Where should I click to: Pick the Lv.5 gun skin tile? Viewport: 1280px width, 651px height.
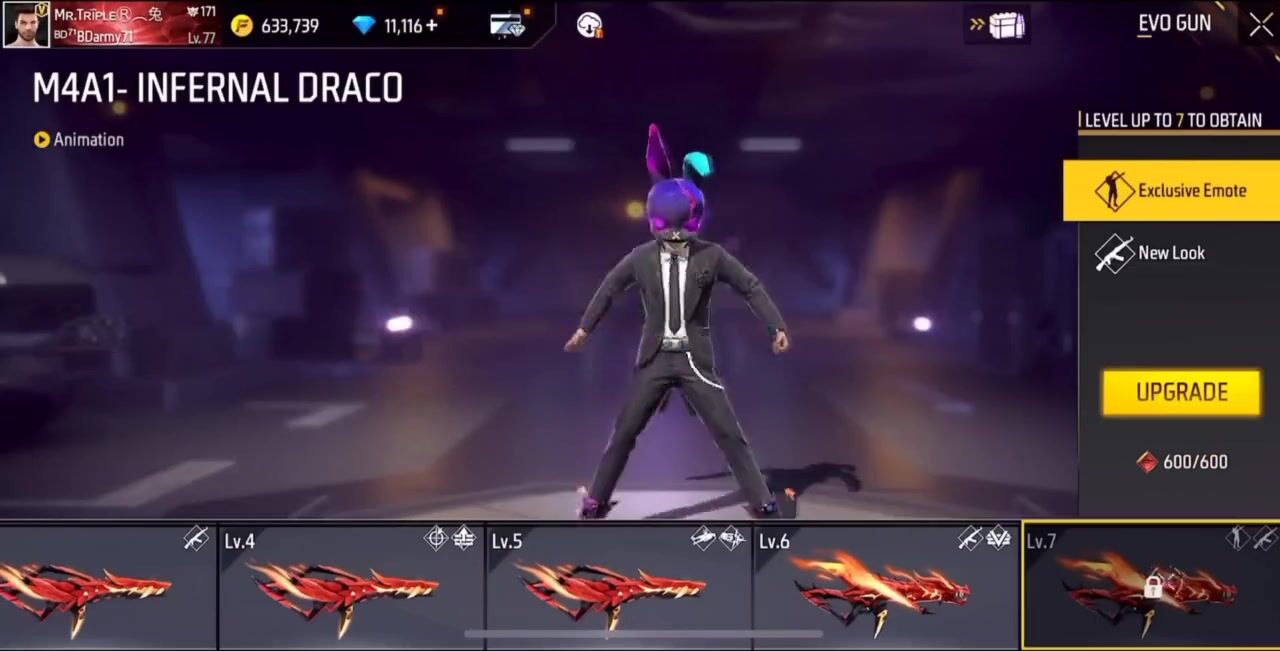point(618,586)
